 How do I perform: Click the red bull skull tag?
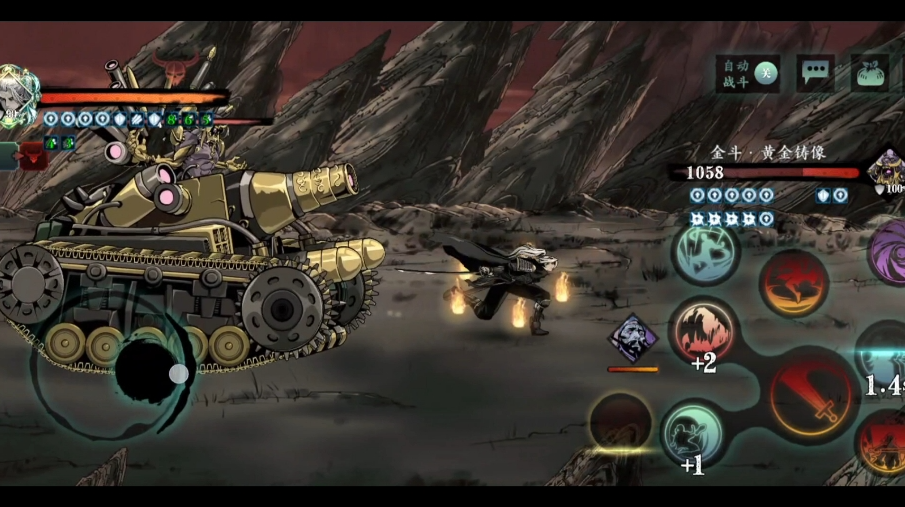175,71
